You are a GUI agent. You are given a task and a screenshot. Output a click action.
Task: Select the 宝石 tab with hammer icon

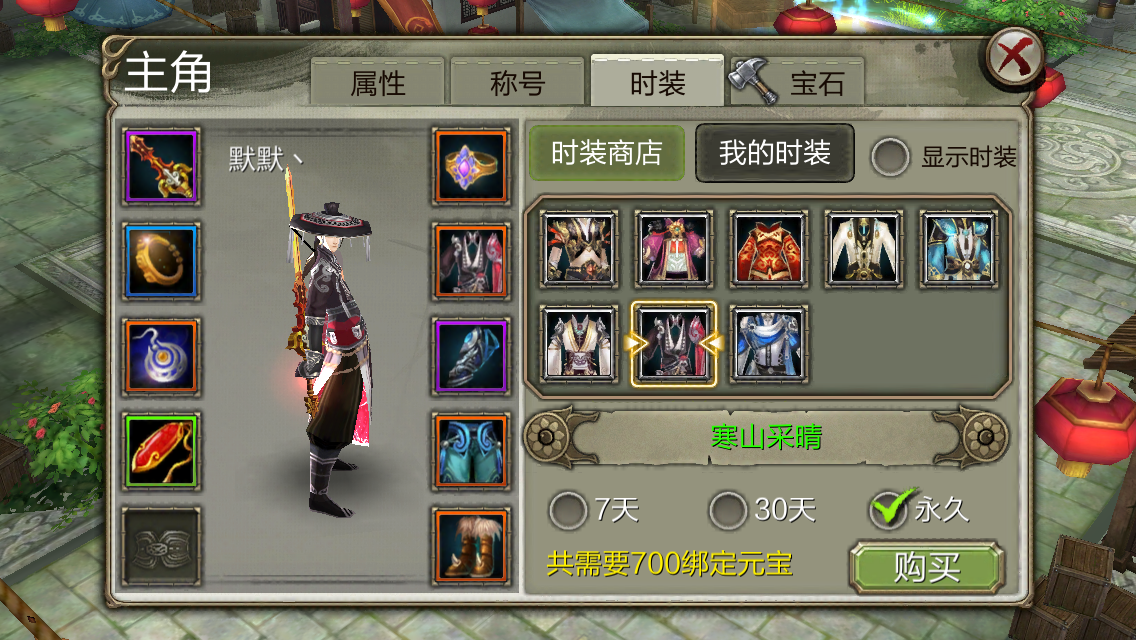tap(796, 83)
